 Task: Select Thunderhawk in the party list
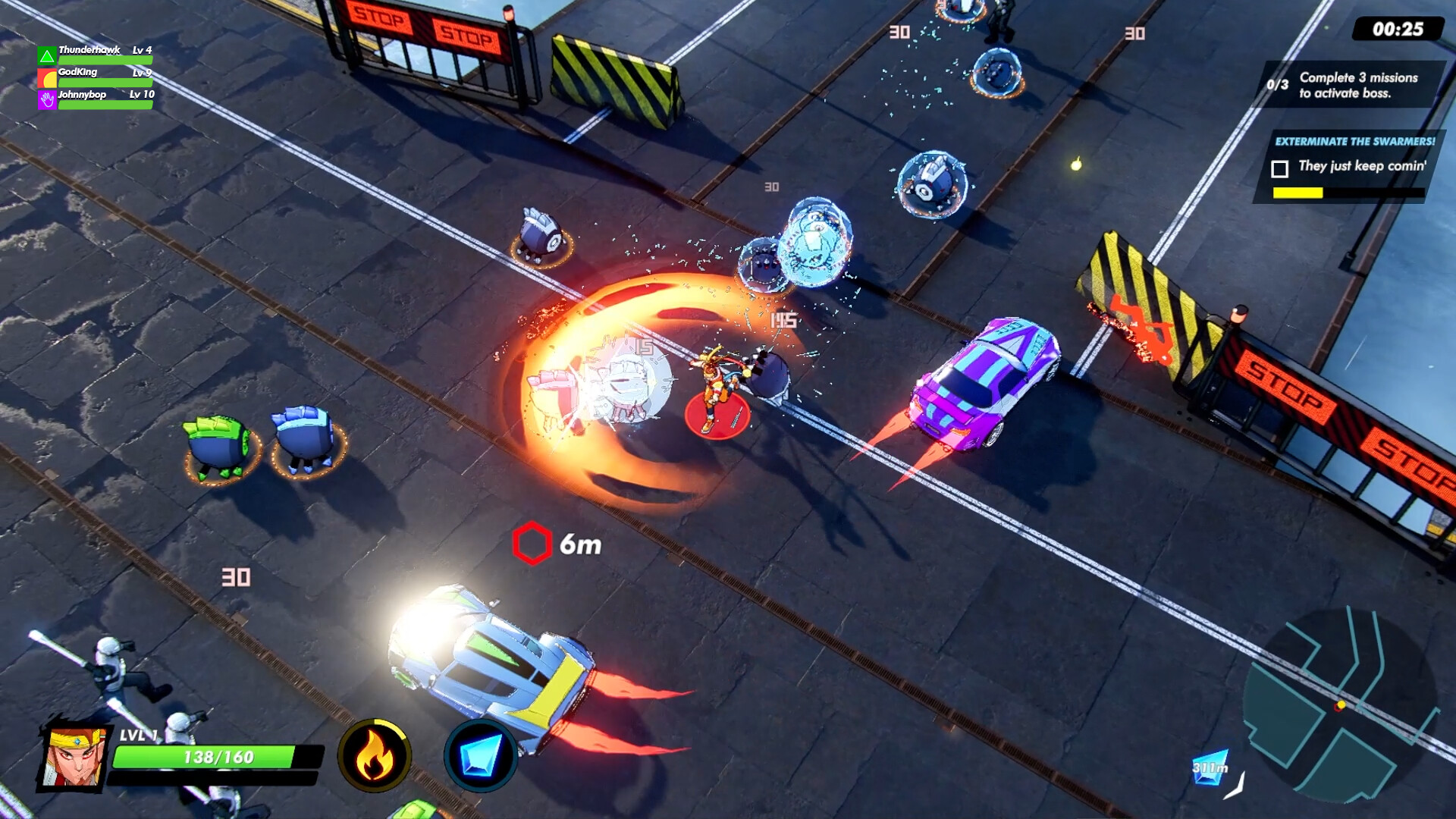(91, 49)
